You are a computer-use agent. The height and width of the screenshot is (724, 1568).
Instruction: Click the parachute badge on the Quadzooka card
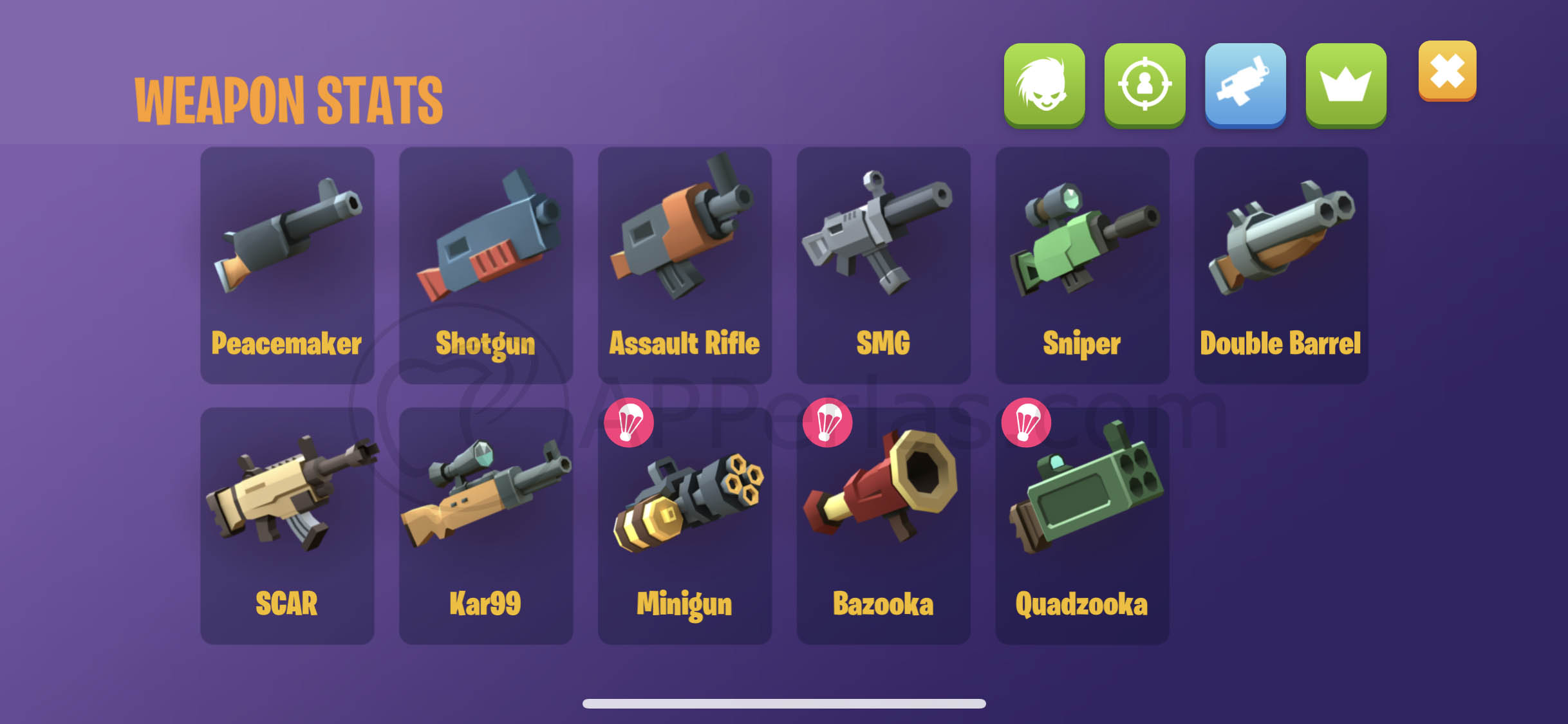[x=1026, y=422]
